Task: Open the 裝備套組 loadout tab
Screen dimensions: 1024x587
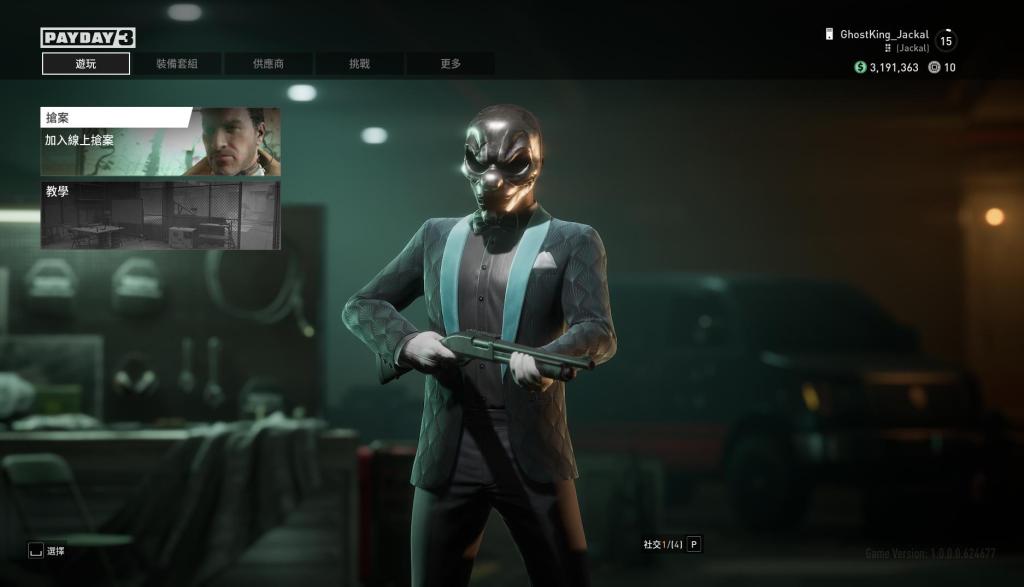Action: 177,64
